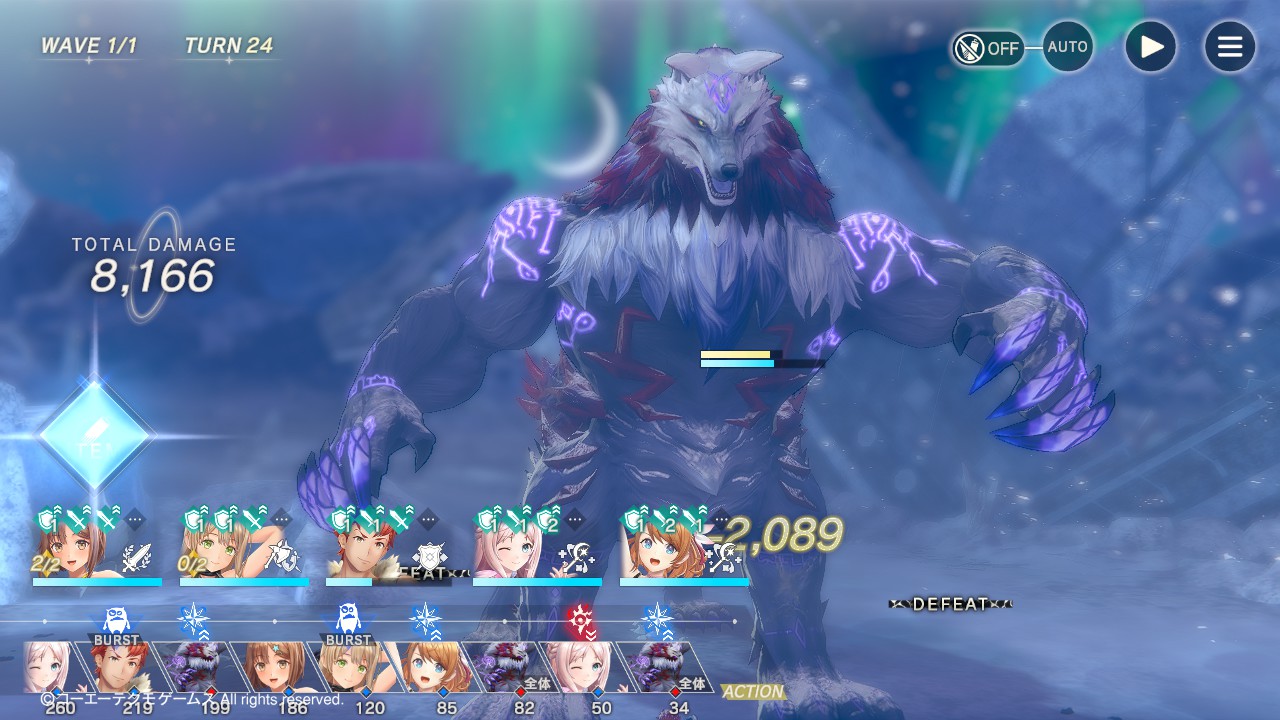Open buff details dots above the pink-haired girl

575,519
